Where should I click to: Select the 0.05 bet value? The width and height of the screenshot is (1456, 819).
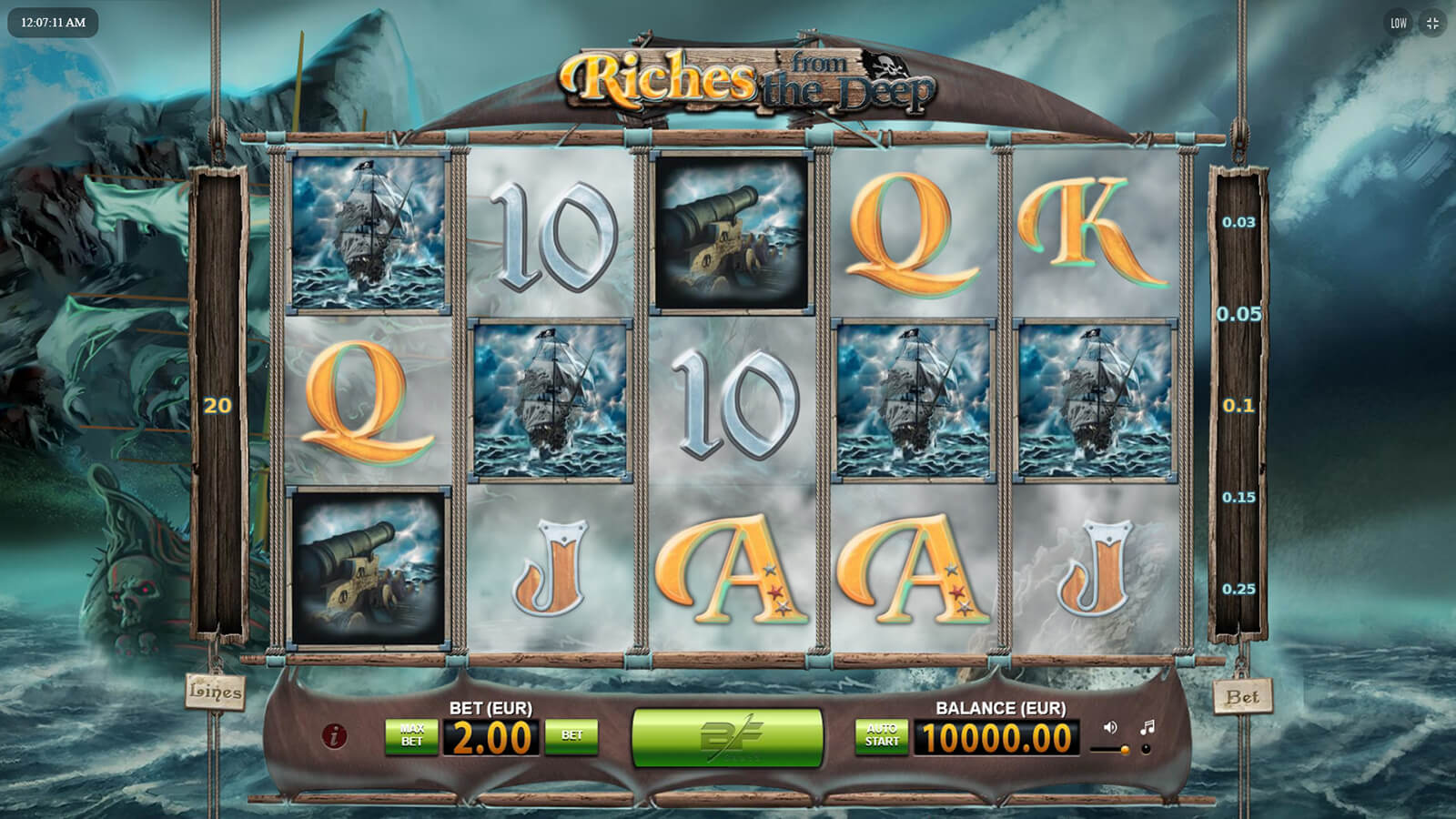[1239, 314]
